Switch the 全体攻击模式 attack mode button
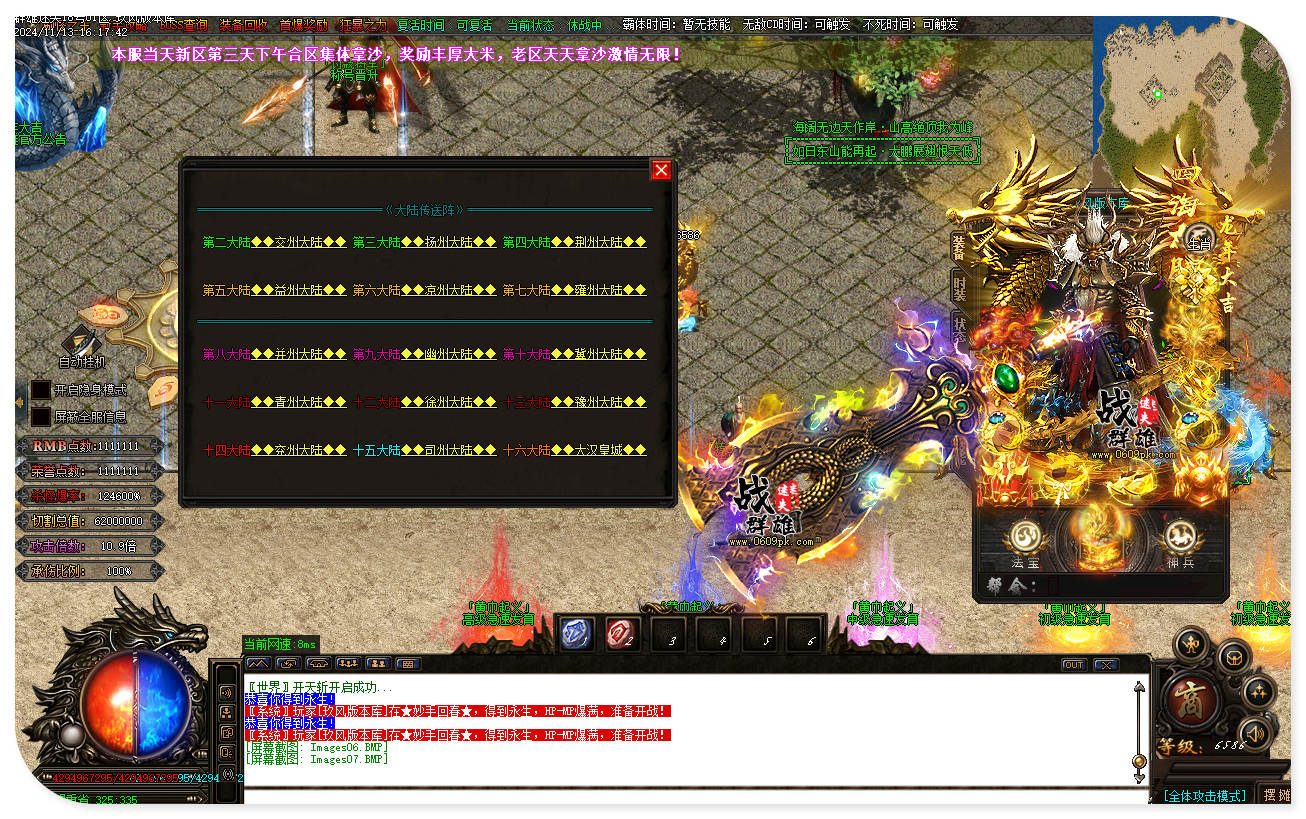Image resolution: width=1306 pixels, height=819 pixels. click(1205, 795)
